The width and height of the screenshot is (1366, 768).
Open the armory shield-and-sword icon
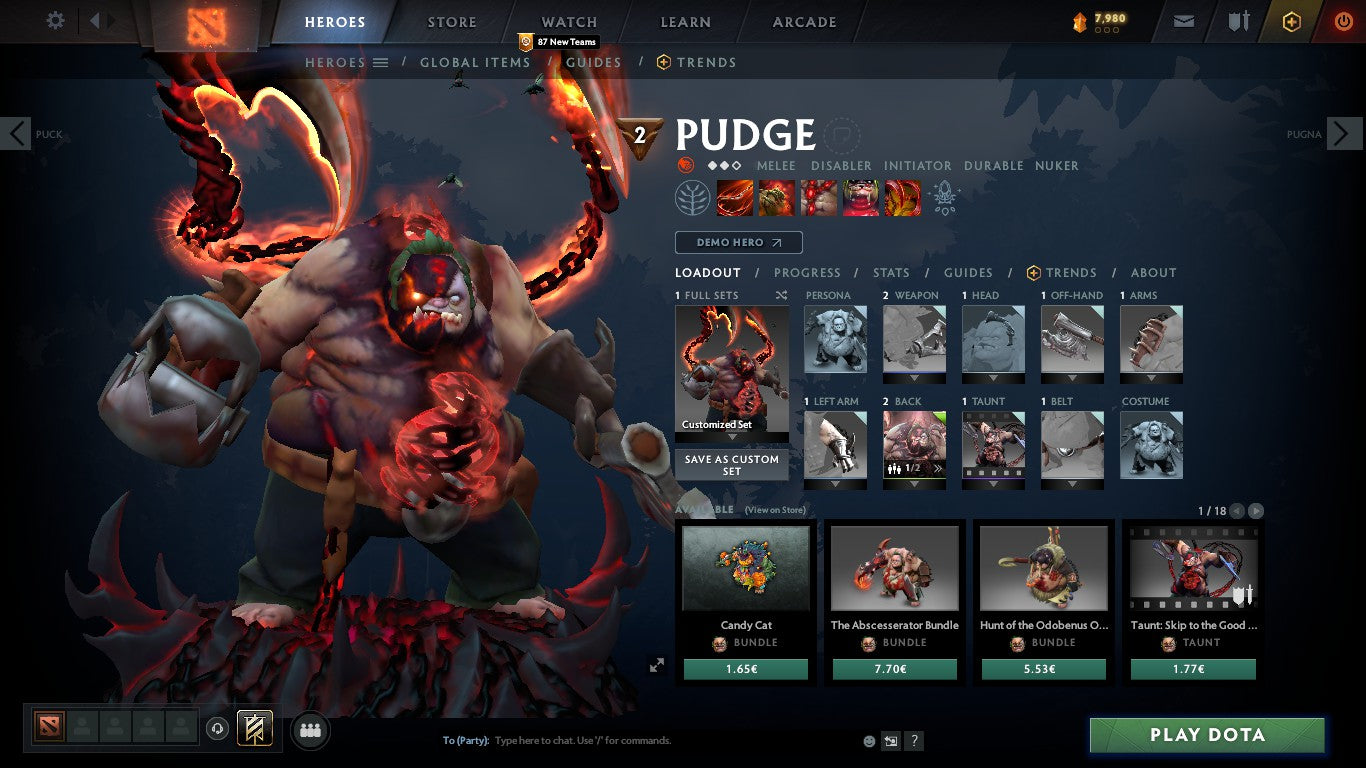pos(1240,20)
